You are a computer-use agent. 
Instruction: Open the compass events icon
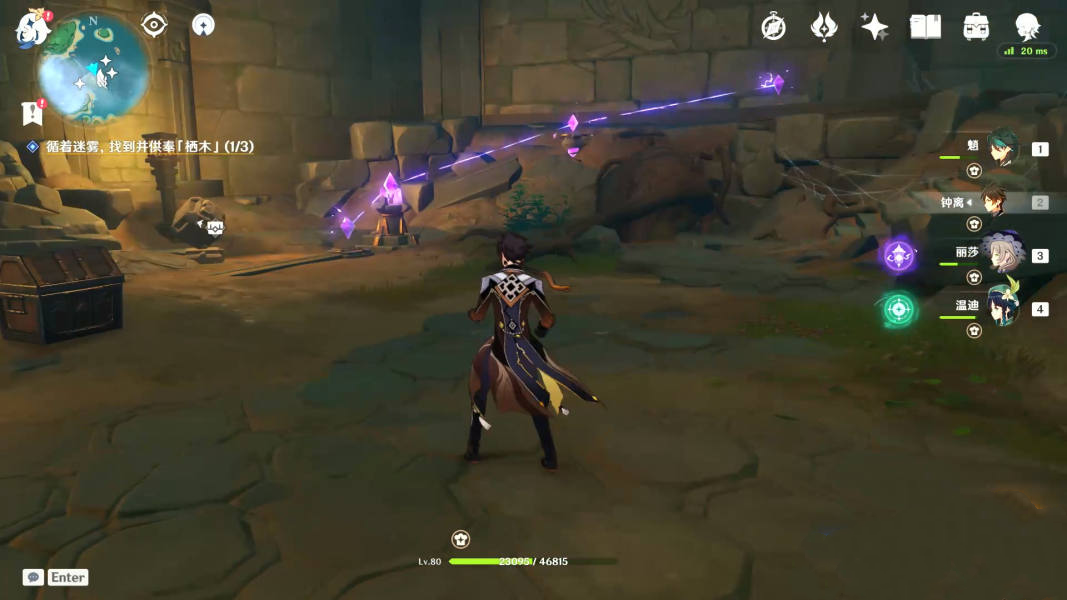tap(773, 27)
